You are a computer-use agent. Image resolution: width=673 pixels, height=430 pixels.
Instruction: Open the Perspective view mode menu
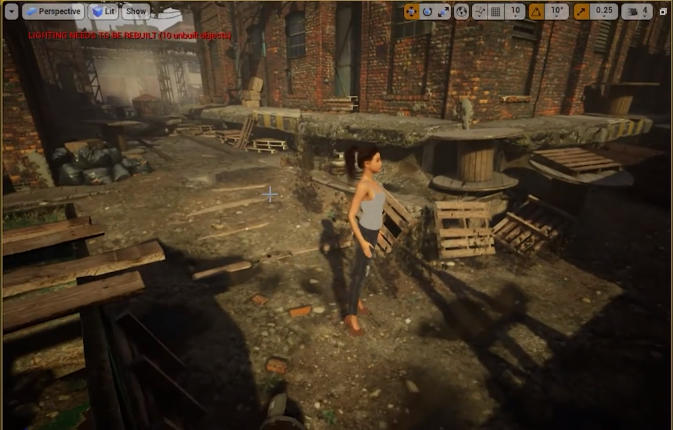coord(52,11)
